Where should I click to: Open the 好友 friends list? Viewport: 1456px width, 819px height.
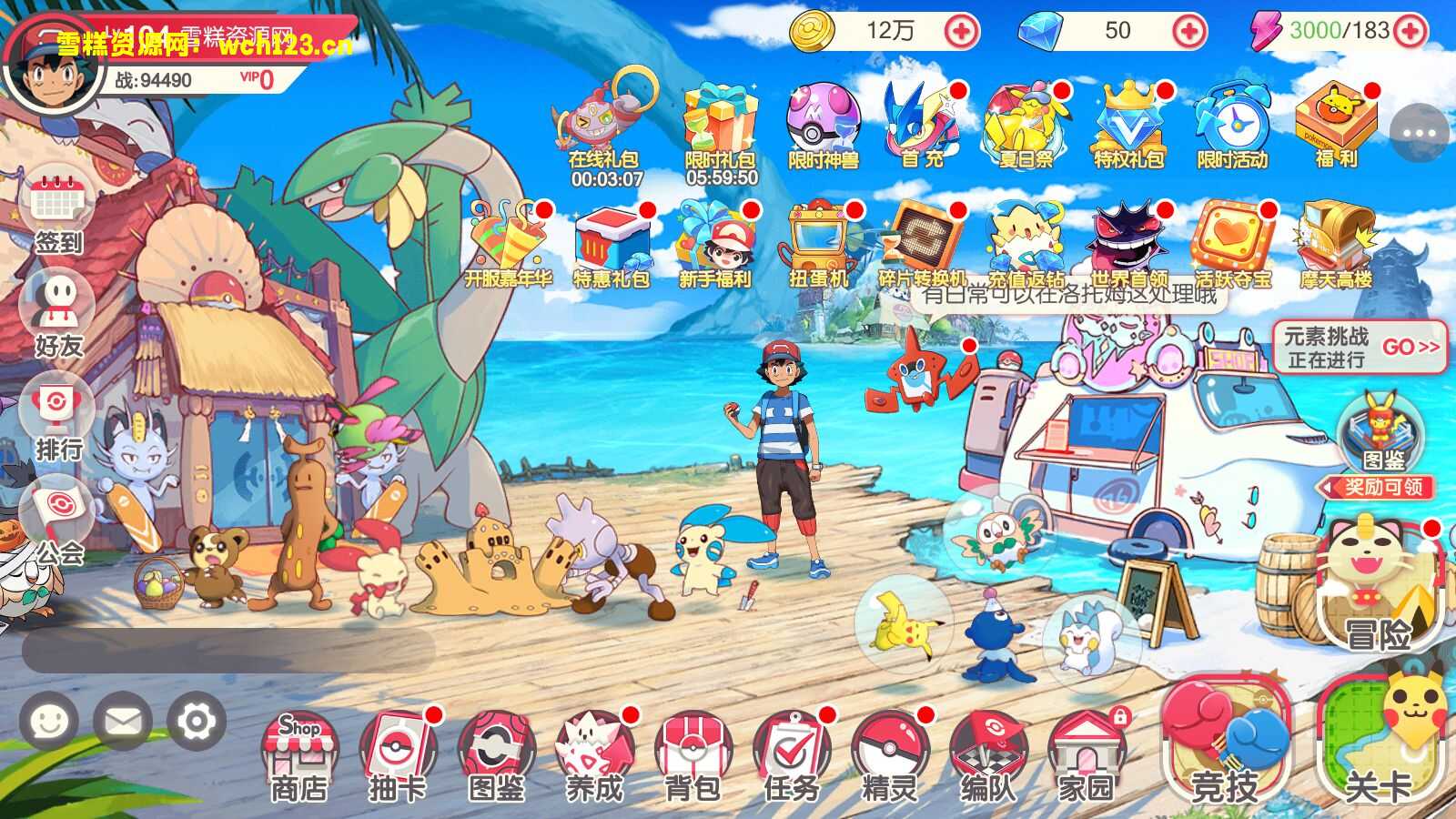[58, 314]
